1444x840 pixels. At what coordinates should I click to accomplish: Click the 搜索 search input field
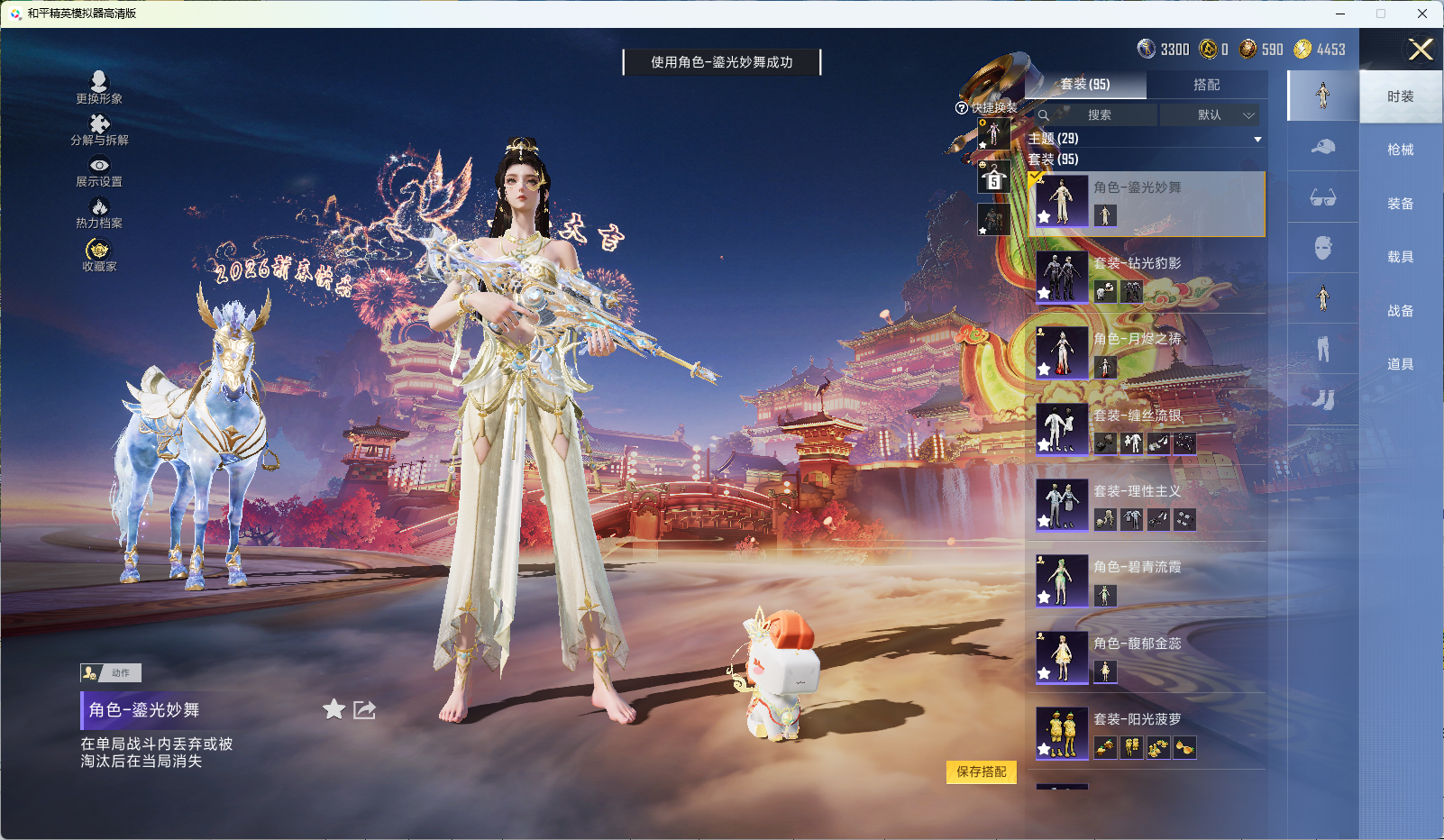coord(1100,115)
